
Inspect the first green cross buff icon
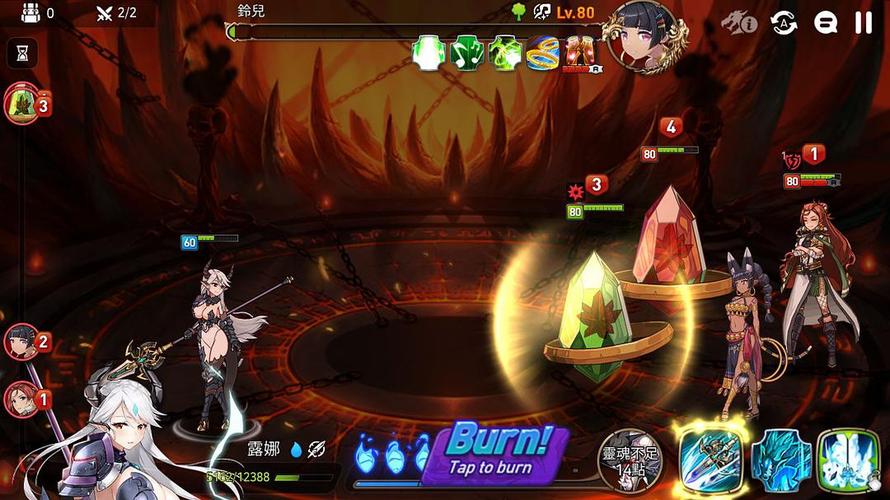coord(429,53)
